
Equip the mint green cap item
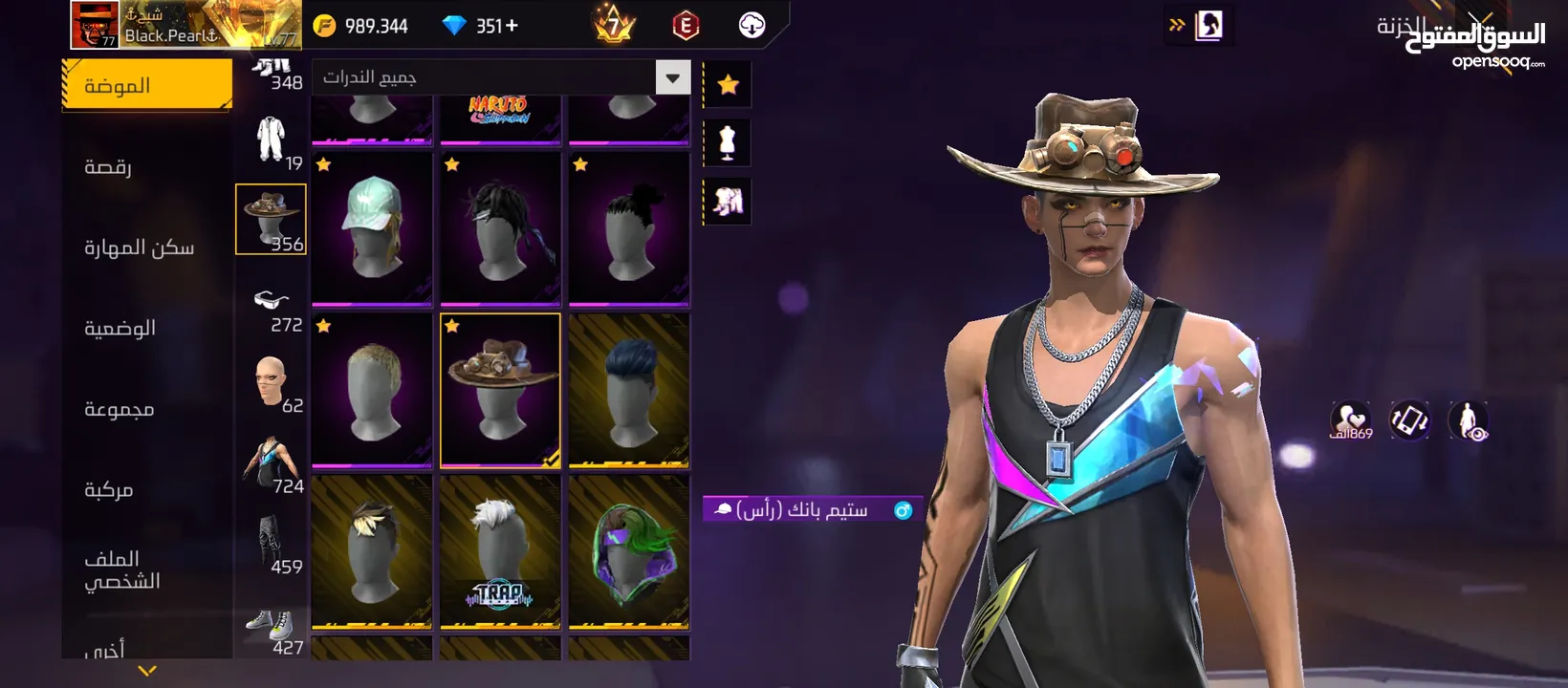(x=372, y=229)
